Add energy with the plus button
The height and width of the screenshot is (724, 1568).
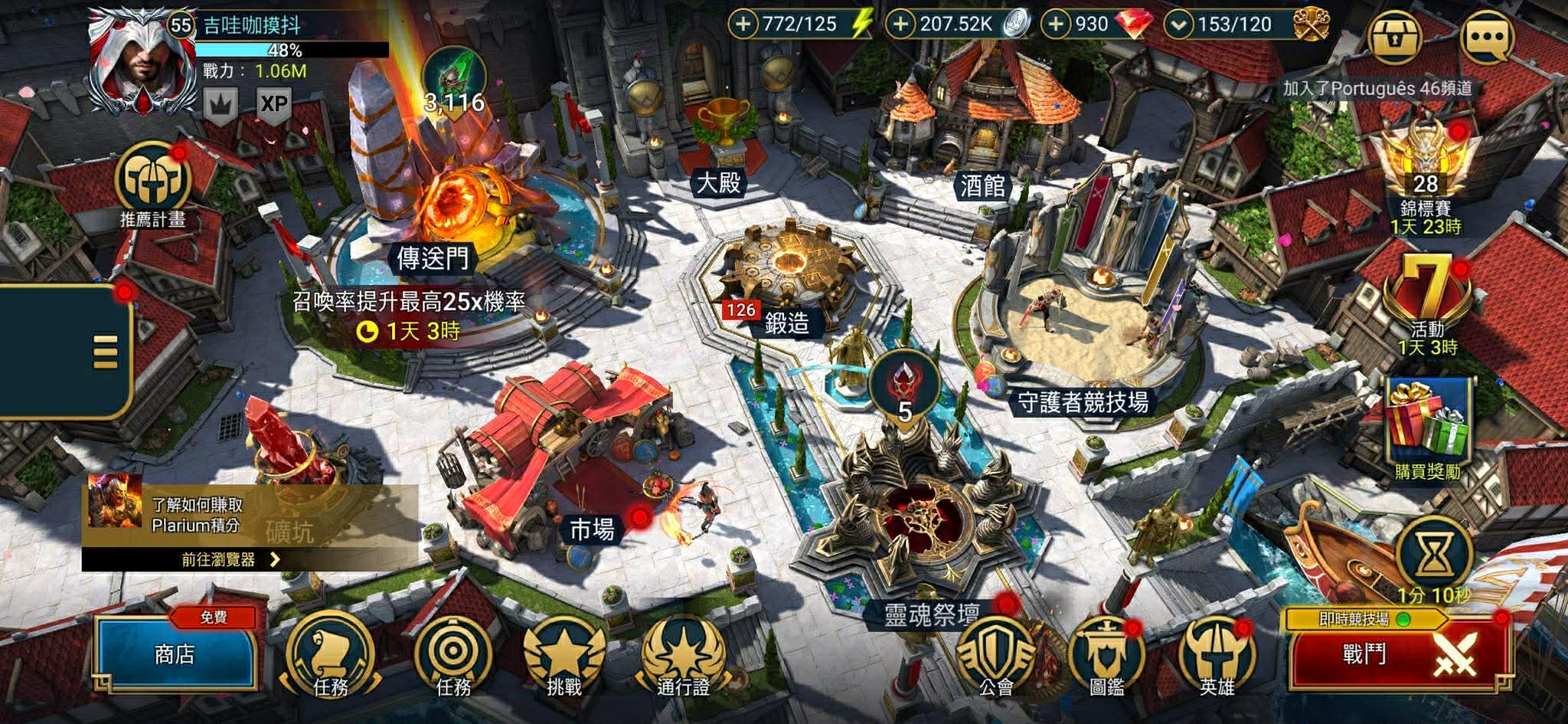743,25
